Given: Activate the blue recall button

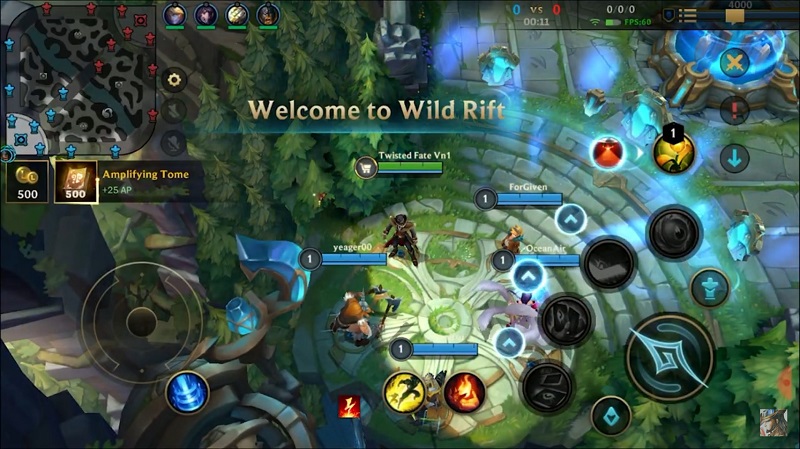Looking at the screenshot, I should 187,391.
